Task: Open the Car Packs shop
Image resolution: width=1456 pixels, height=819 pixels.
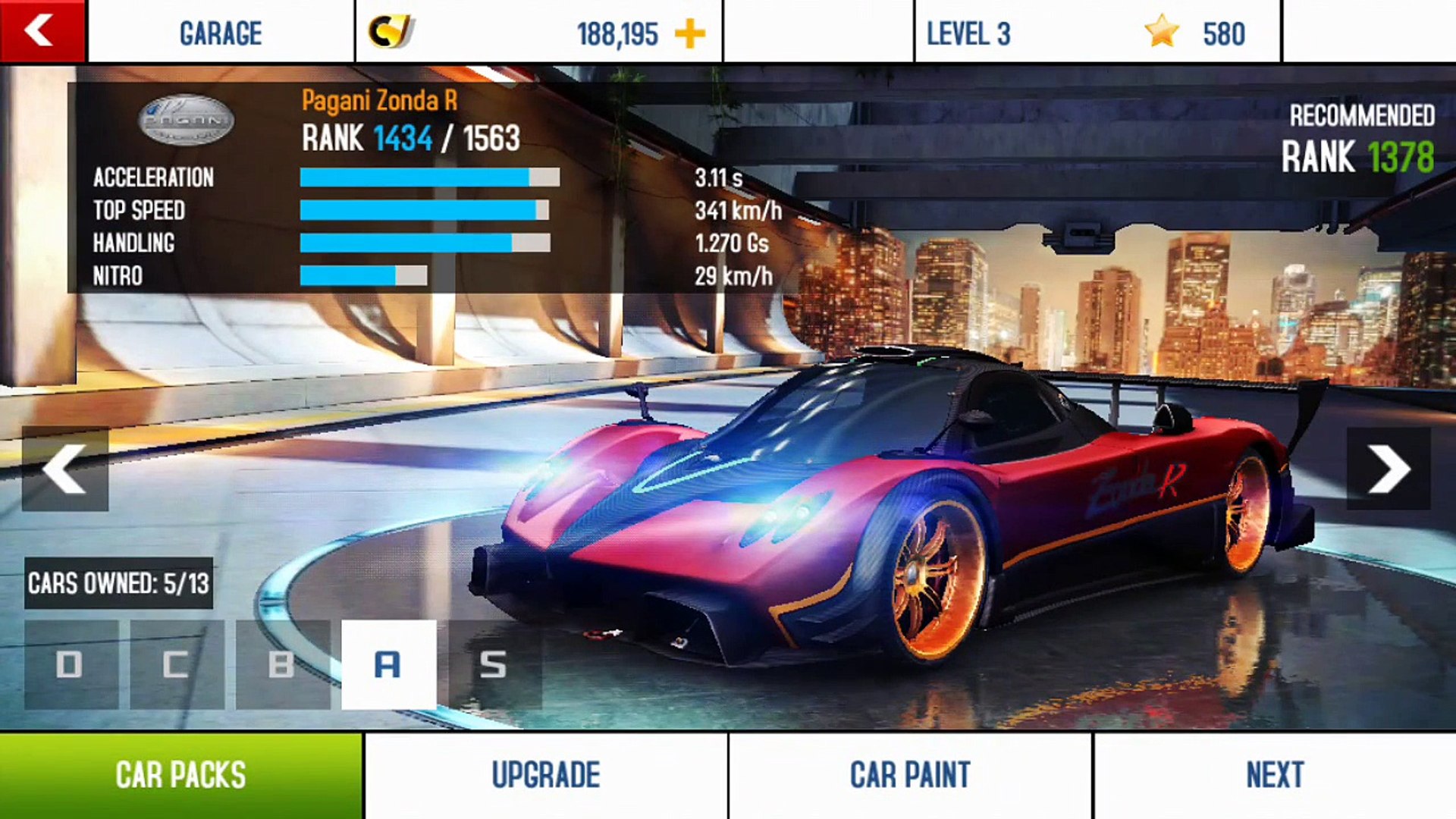Action: point(180,775)
